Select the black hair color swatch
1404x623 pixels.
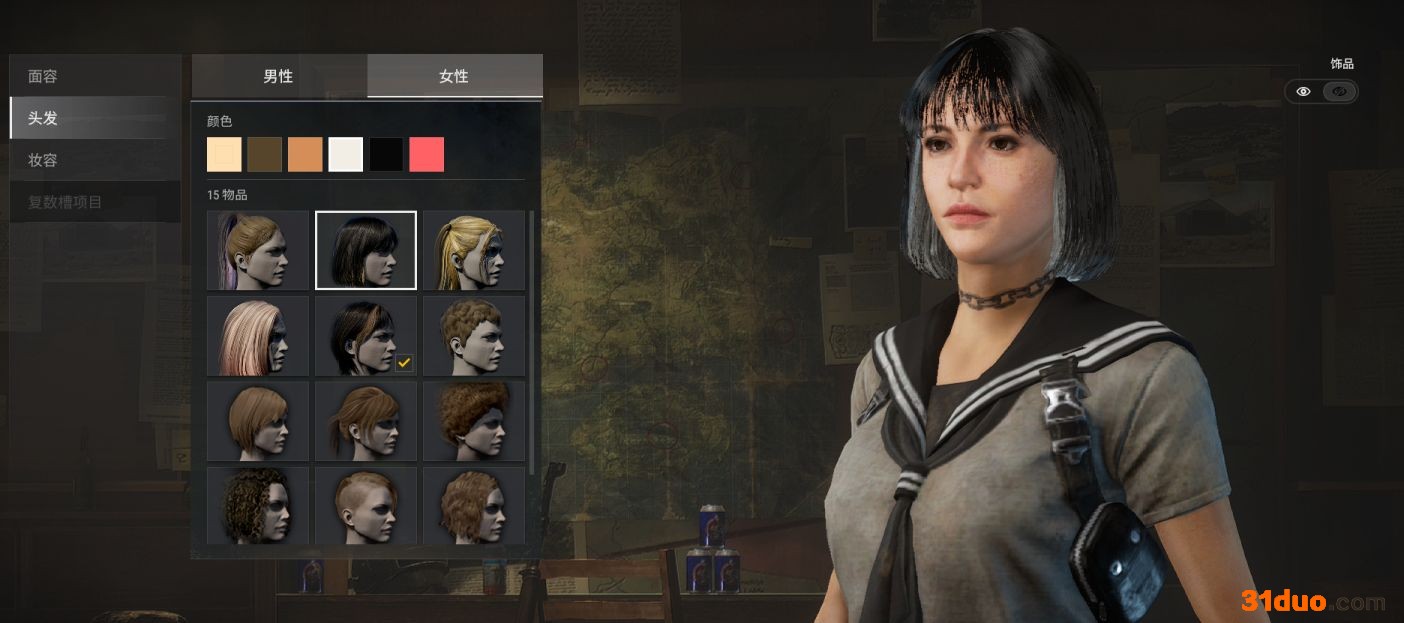386,155
